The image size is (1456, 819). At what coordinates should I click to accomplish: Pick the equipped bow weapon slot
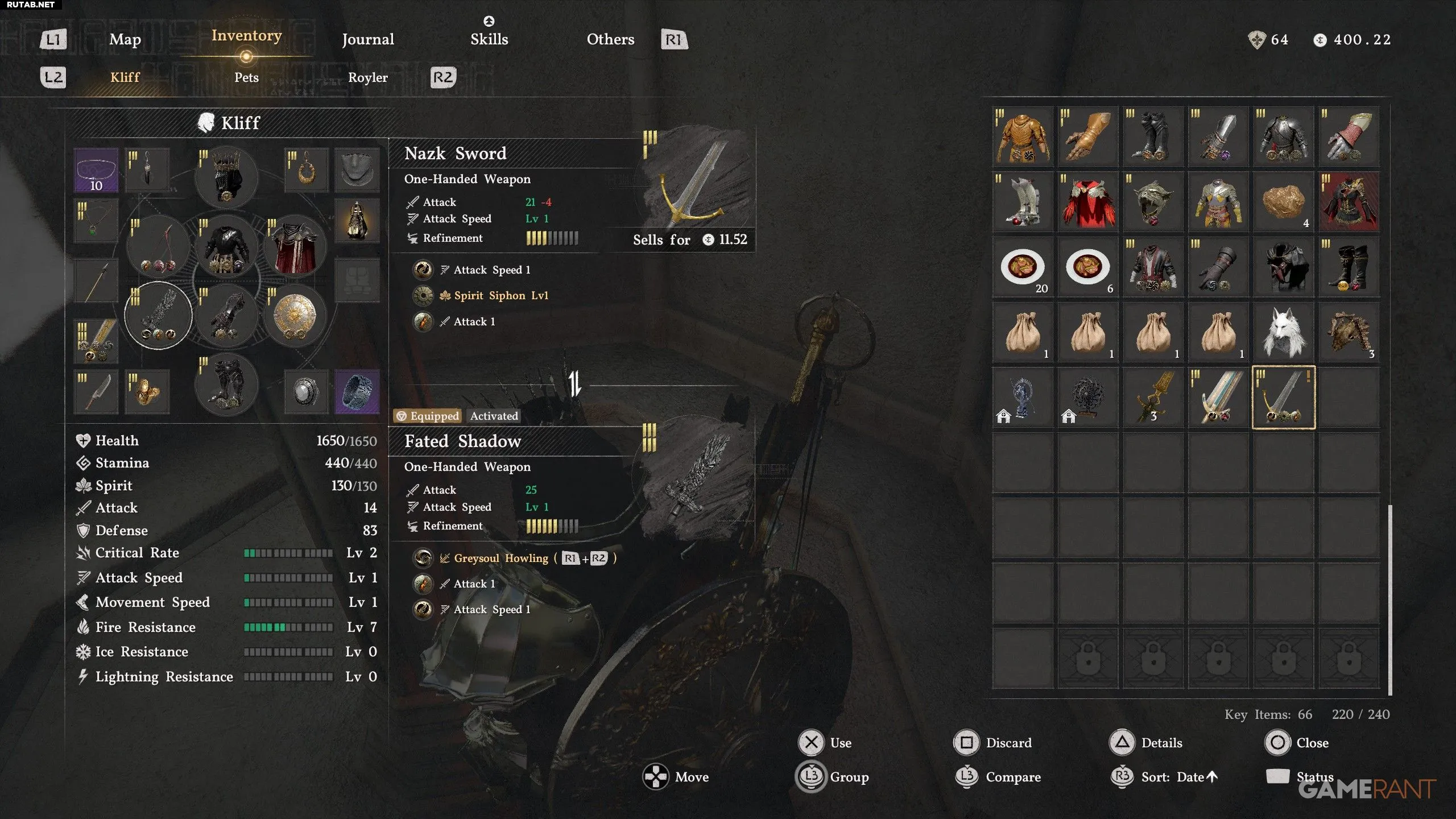pos(158,247)
